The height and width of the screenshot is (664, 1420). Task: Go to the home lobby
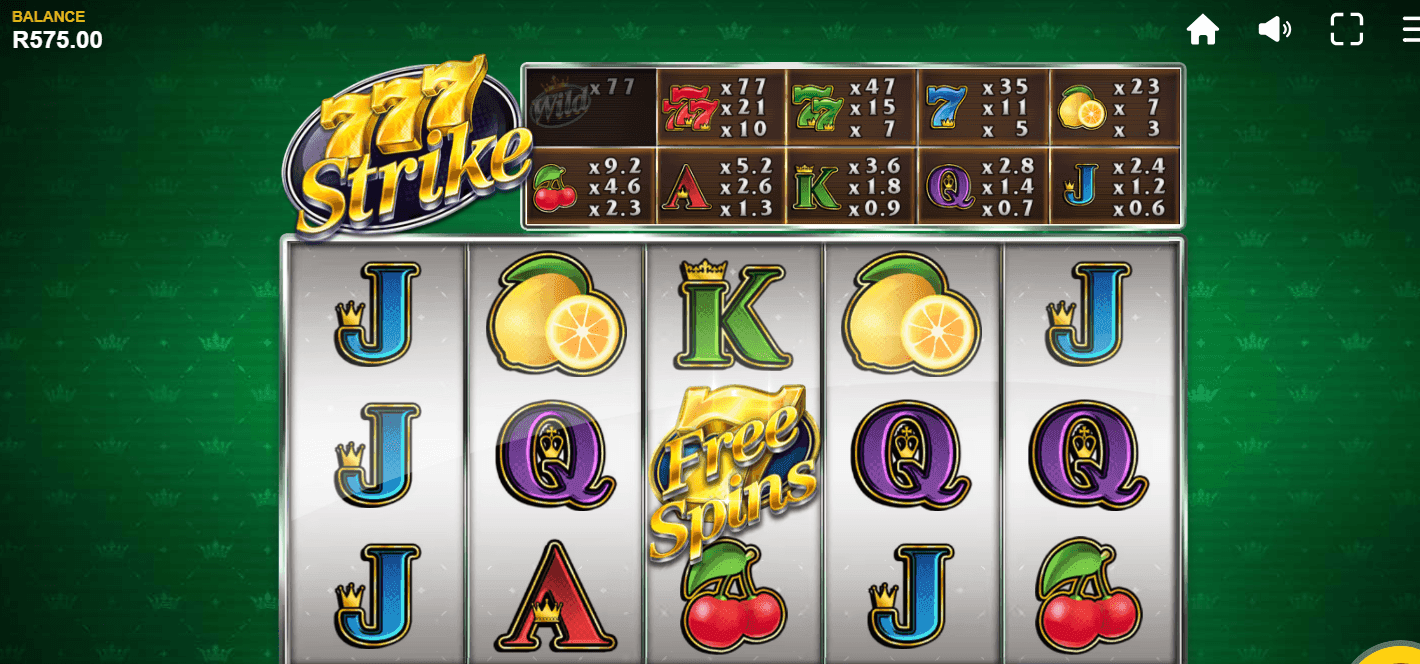coord(1202,29)
